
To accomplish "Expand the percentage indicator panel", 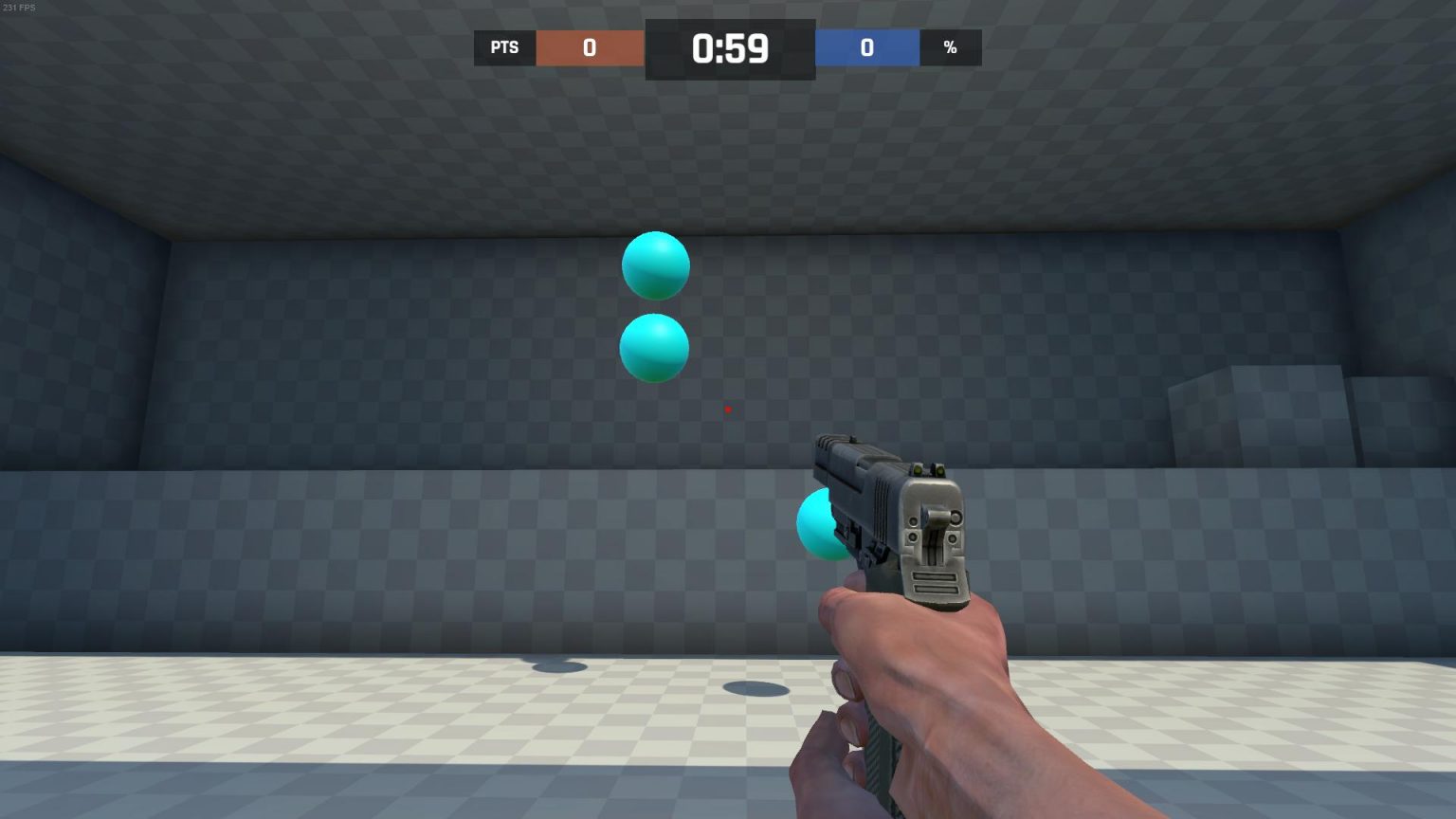I will click(950, 47).
